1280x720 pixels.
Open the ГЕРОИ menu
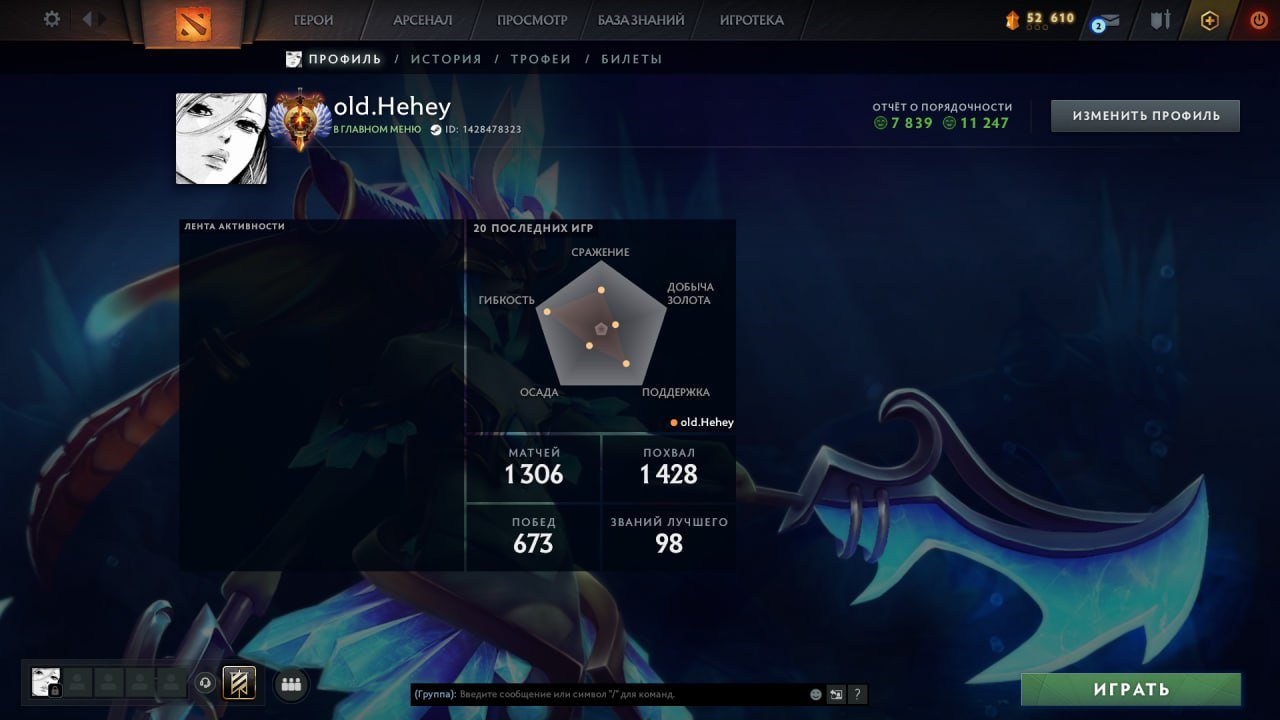click(312, 19)
